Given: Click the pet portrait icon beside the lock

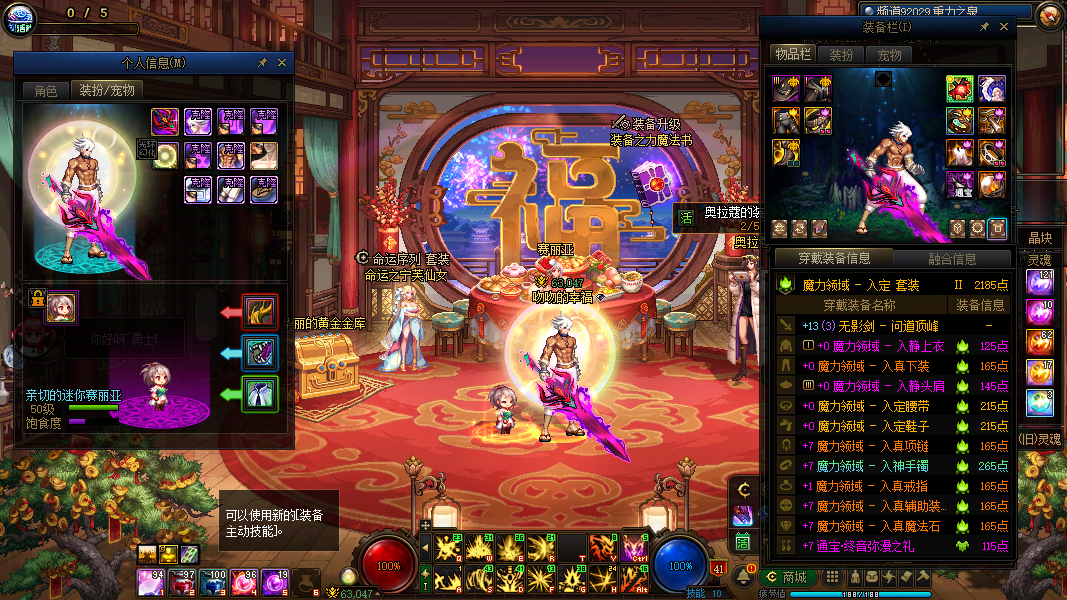Looking at the screenshot, I should tap(62, 307).
